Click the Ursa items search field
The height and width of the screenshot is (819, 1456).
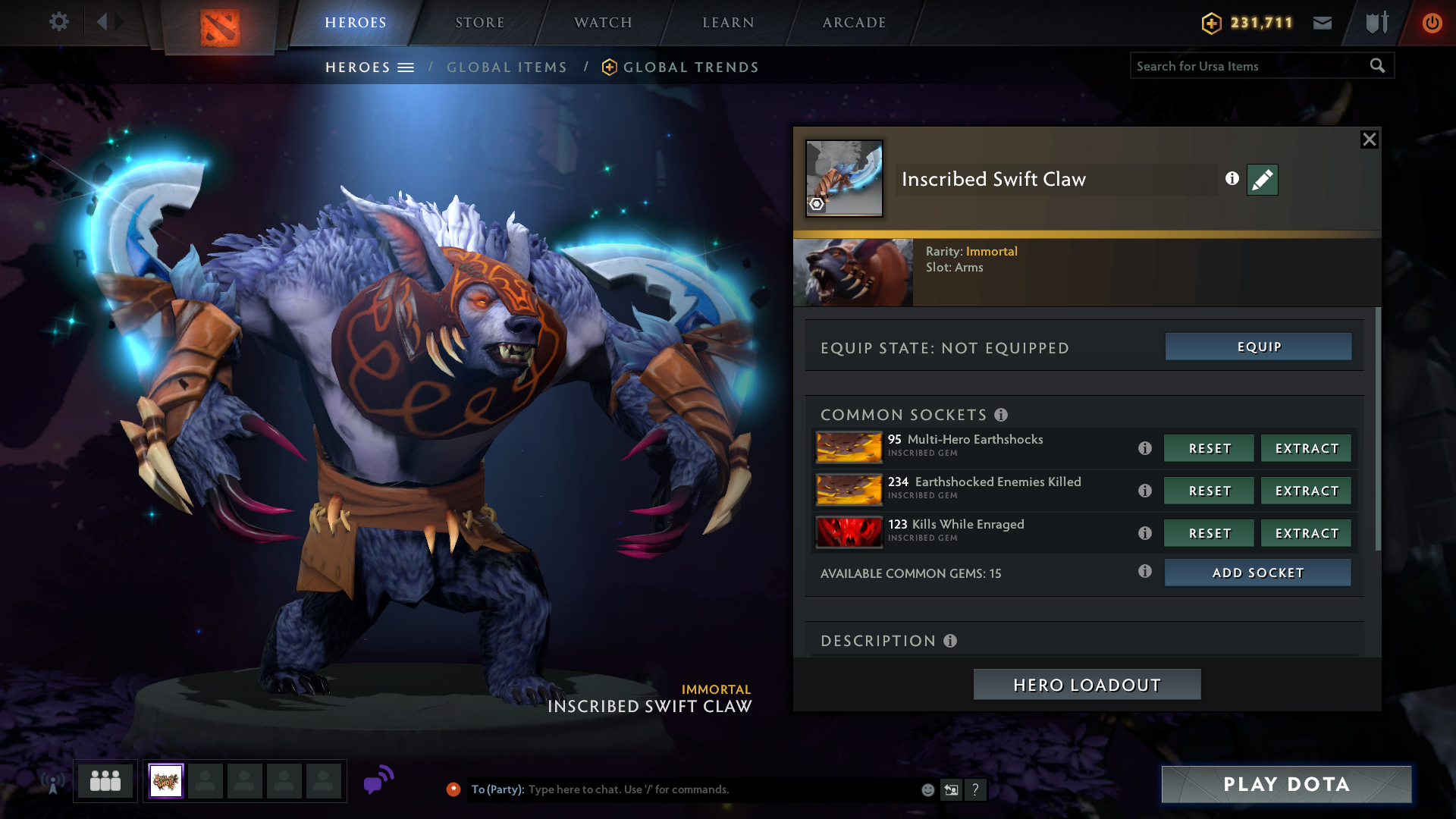coord(1247,66)
